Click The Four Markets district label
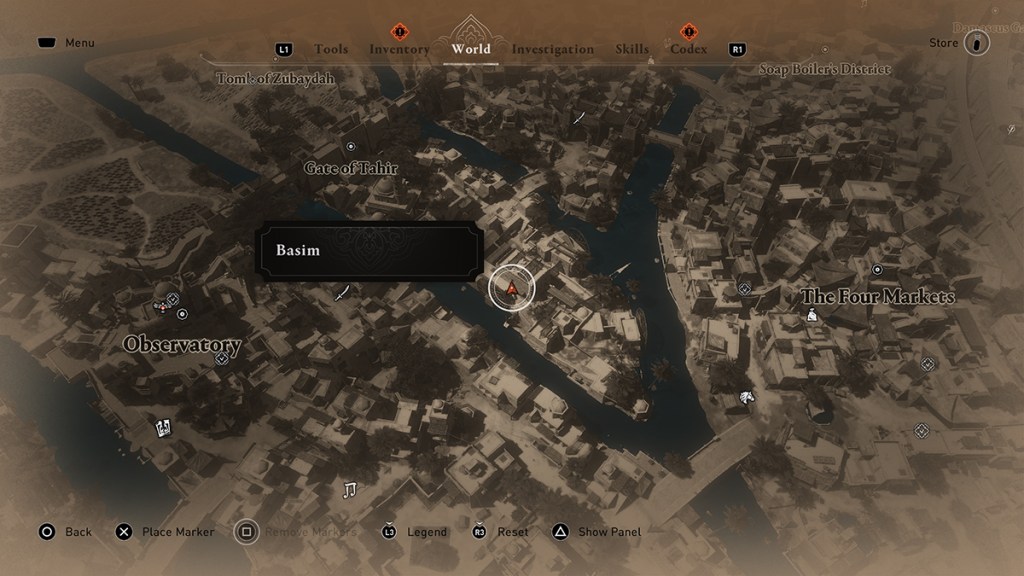 (877, 297)
